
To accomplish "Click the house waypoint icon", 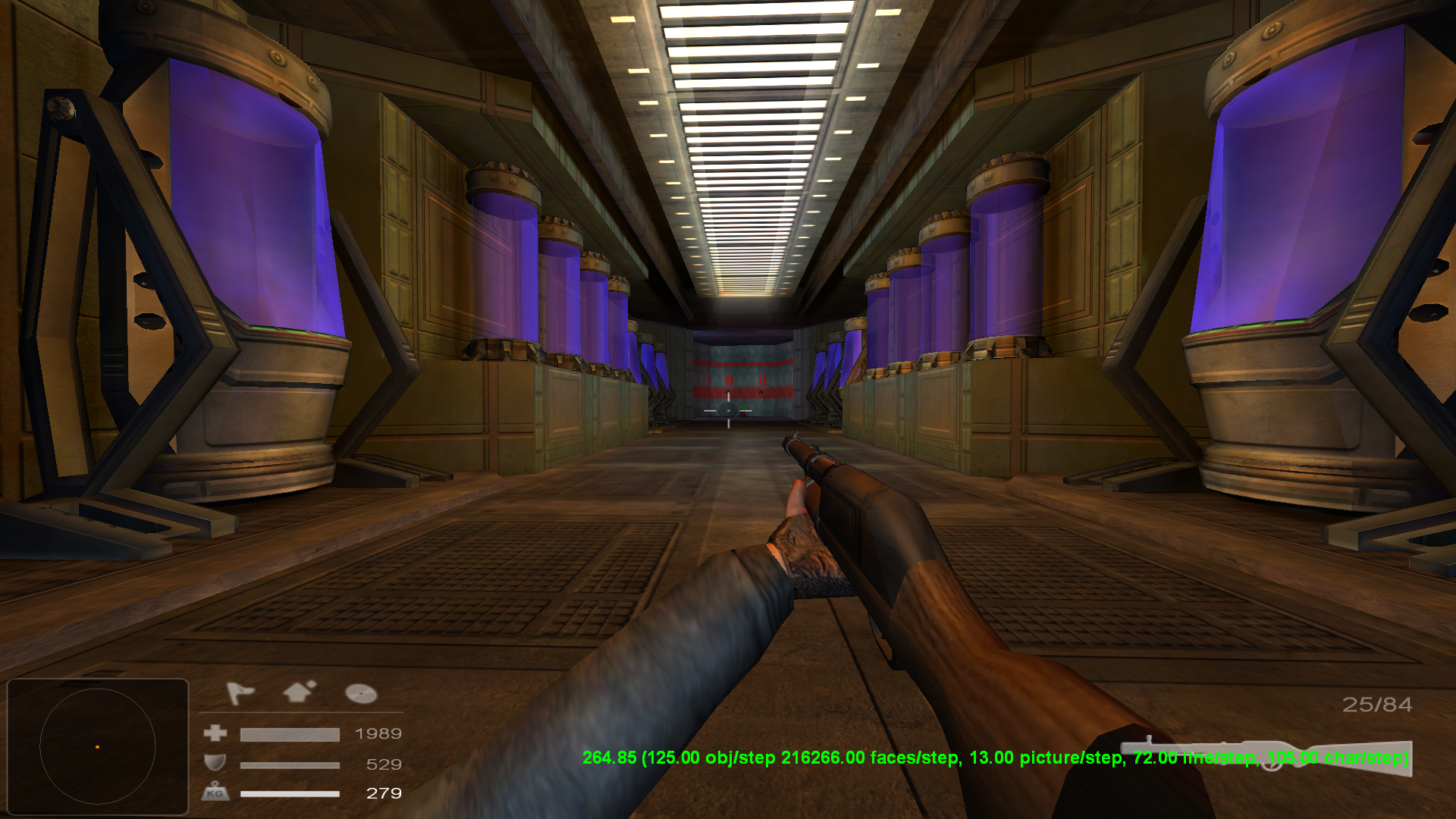I will pyautogui.click(x=298, y=691).
